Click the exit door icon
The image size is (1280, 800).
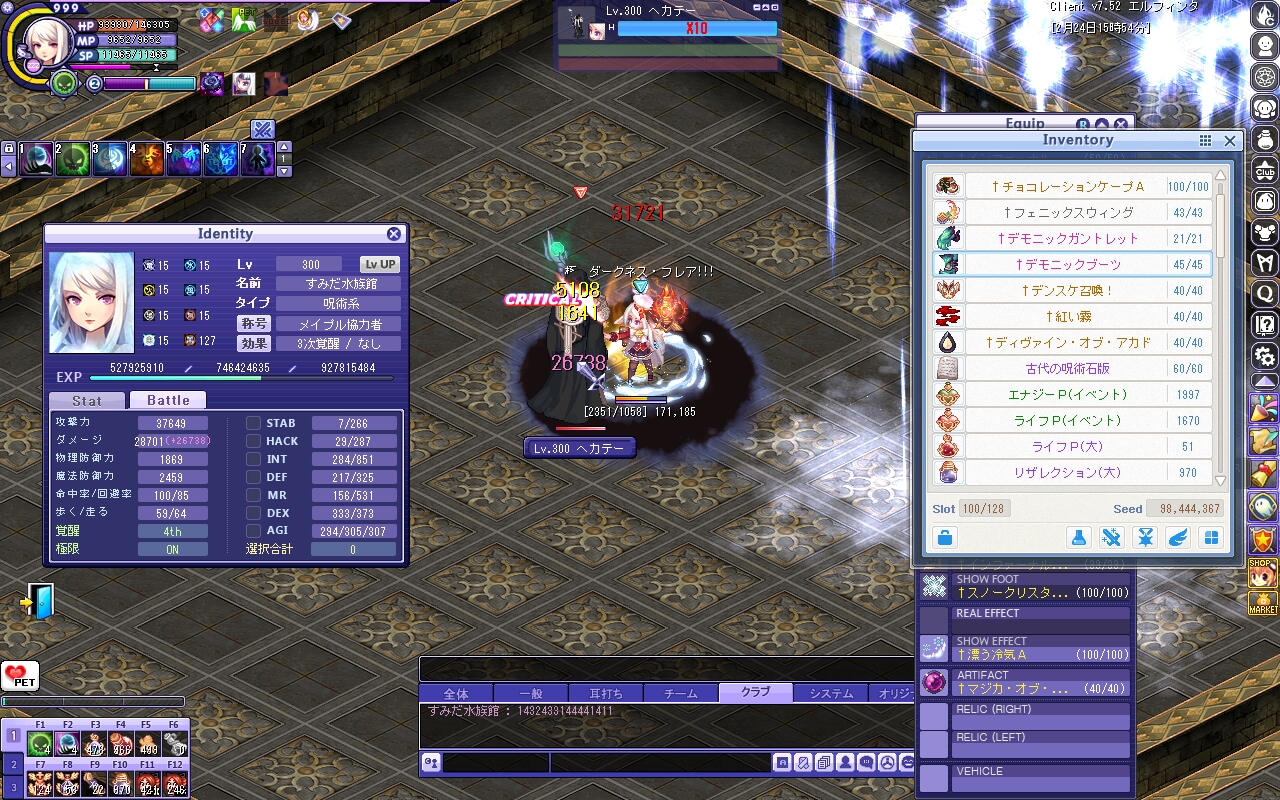[38, 602]
